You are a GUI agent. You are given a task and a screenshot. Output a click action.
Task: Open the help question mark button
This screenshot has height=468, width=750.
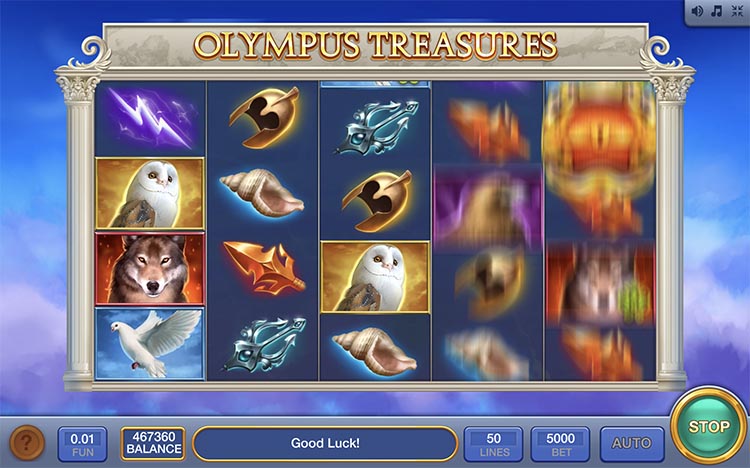point(27,442)
